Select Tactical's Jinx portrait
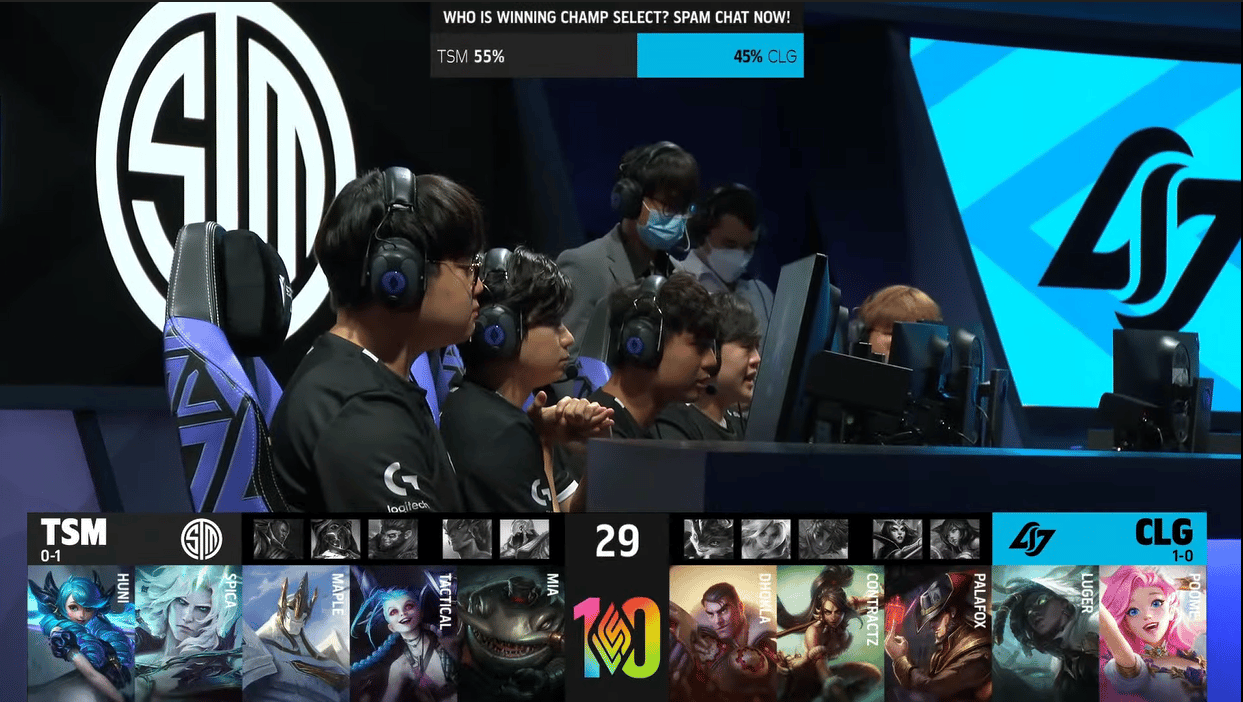The image size is (1243, 702). [x=403, y=632]
